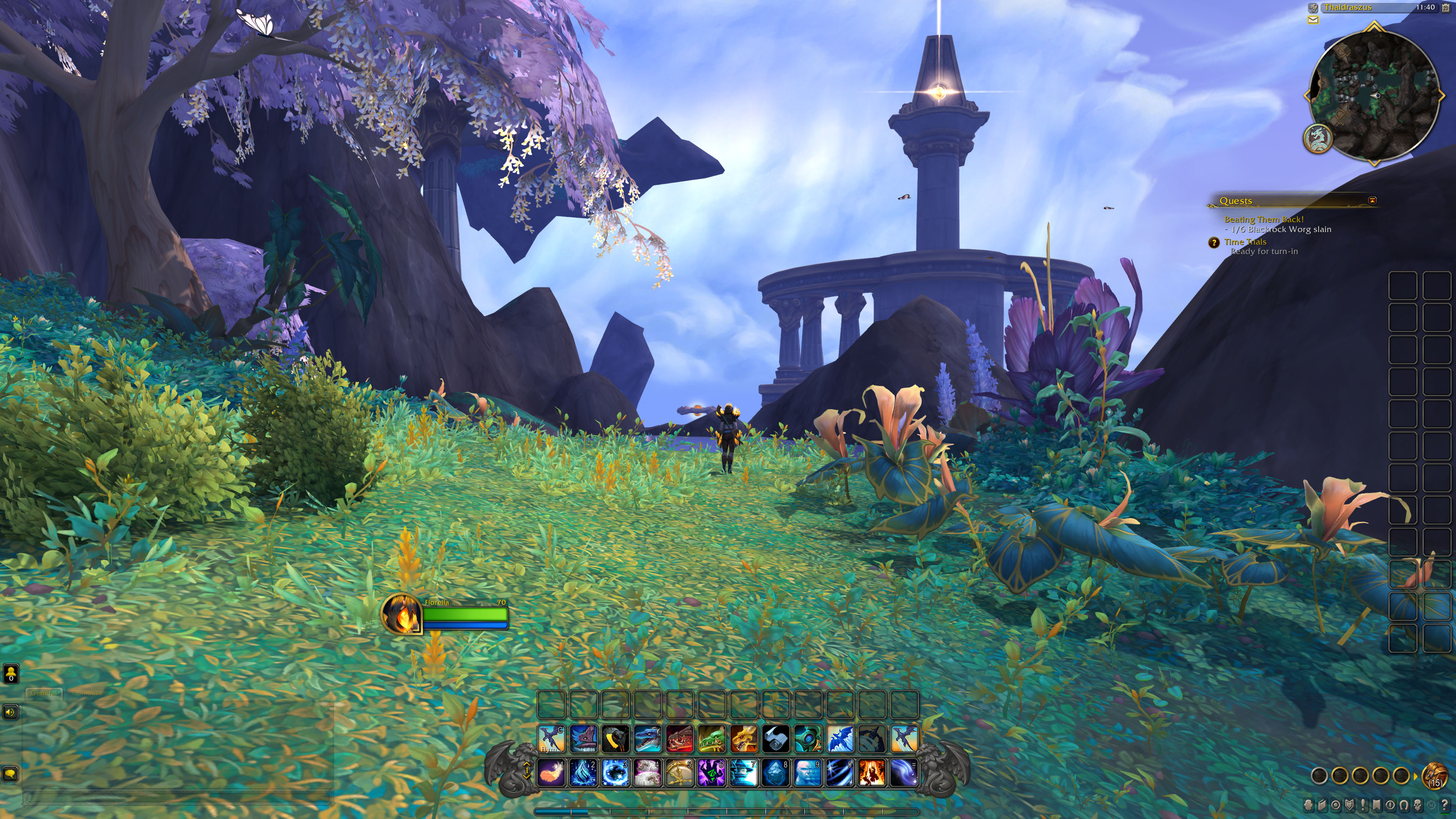Open the calendar button
Screen dimensions: 1456x819
[1446, 8]
